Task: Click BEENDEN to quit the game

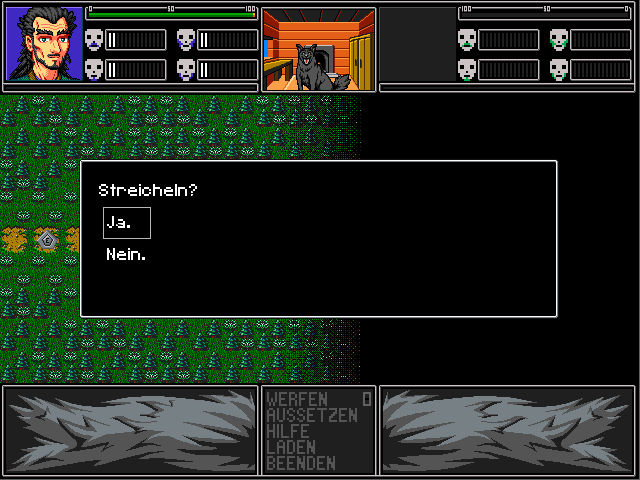Action: pyautogui.click(x=301, y=463)
